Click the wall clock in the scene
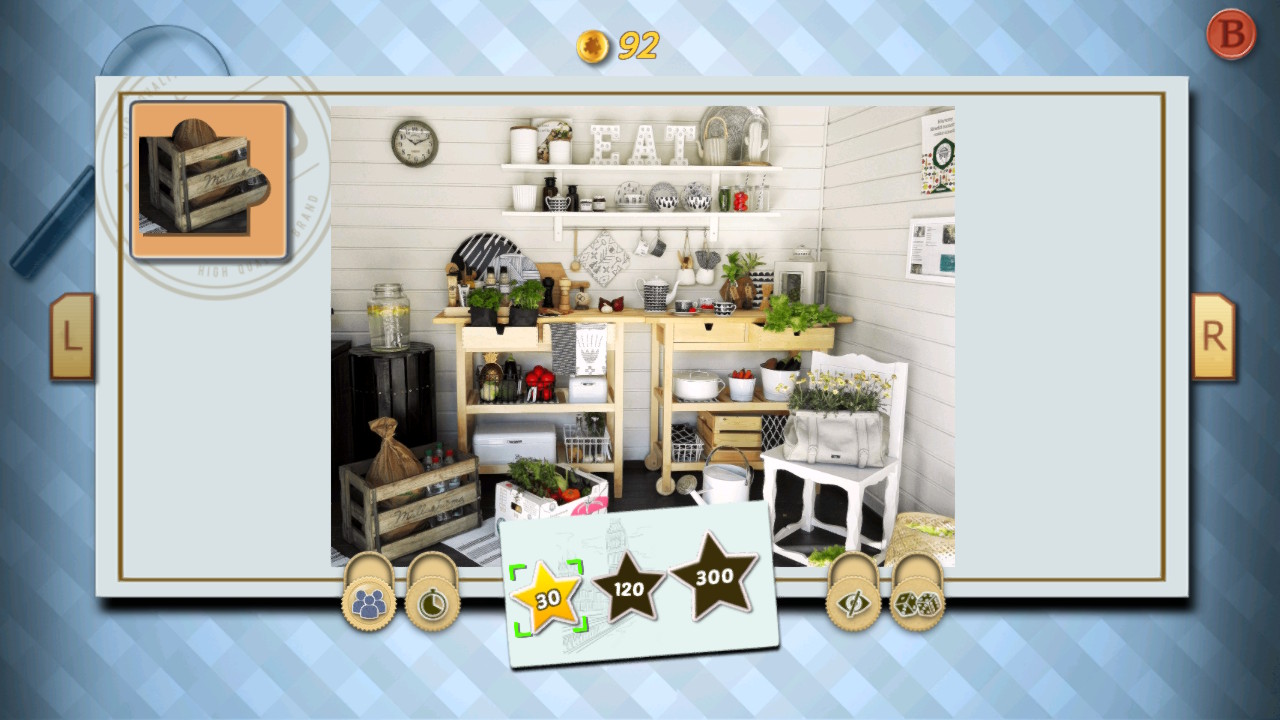Screen dimensions: 1280x720 [x=415, y=143]
